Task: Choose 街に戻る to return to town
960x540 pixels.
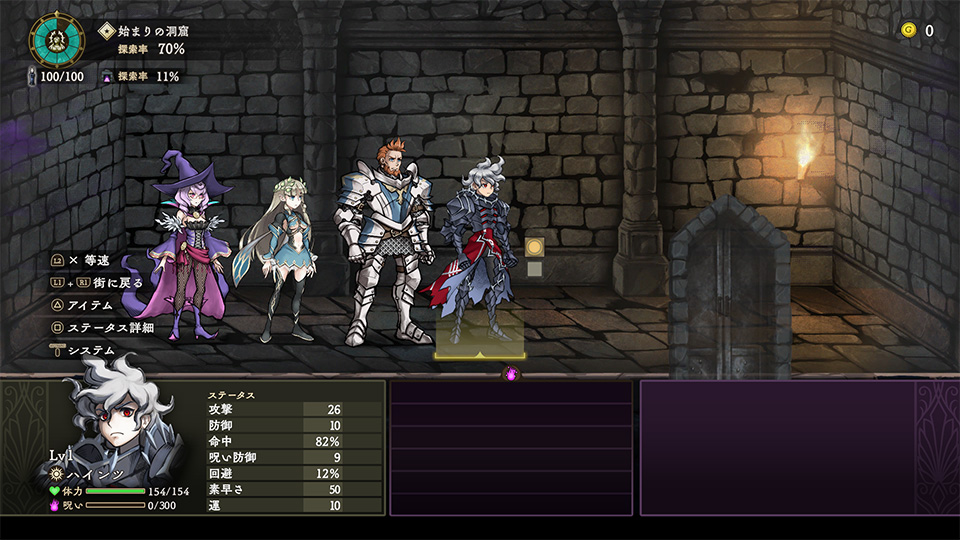Action: click(110, 283)
